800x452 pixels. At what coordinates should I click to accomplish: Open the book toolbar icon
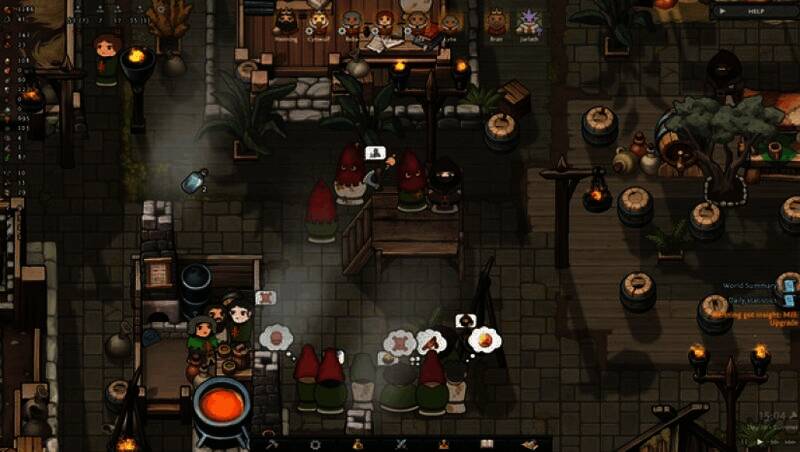click(487, 443)
